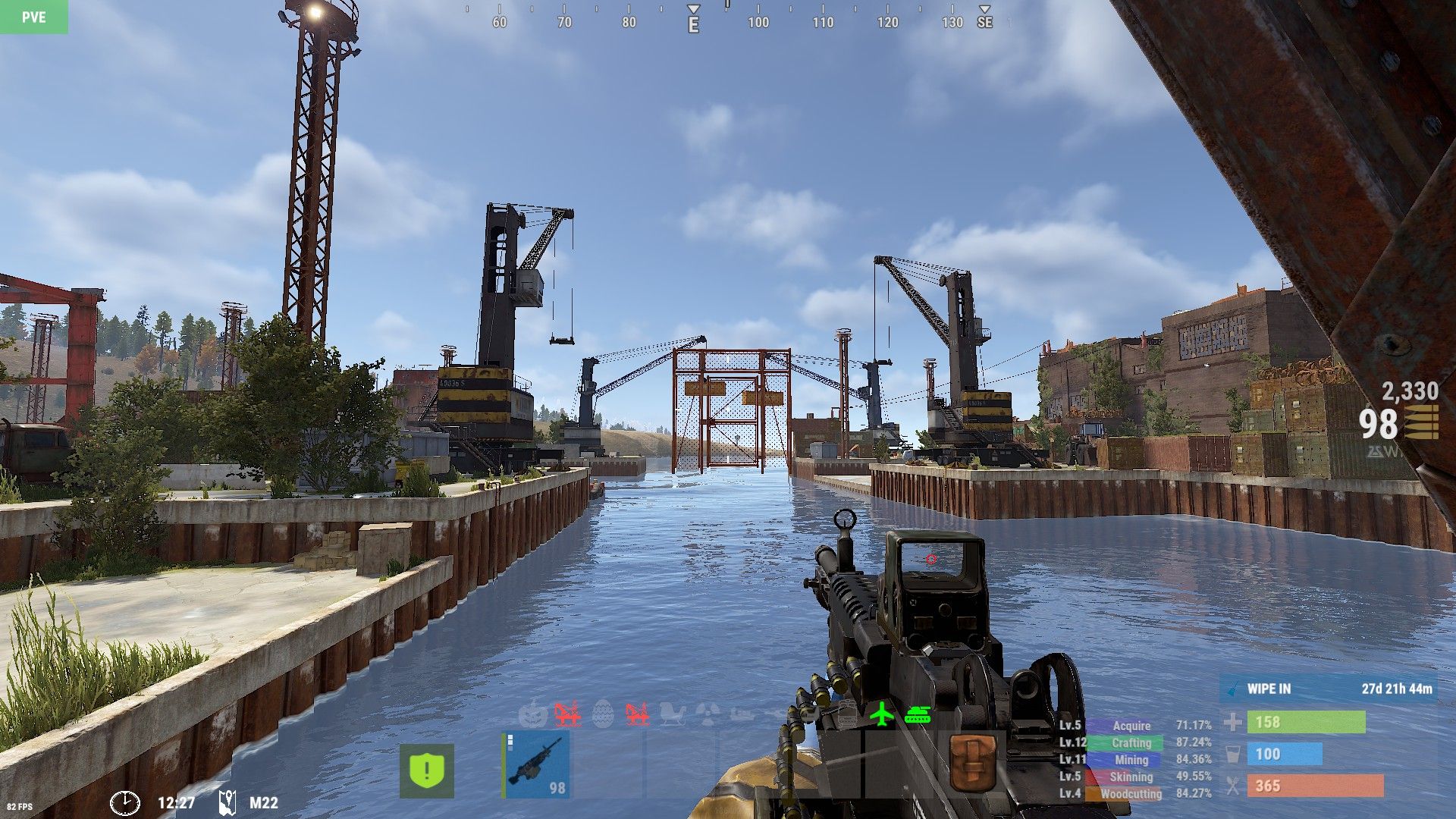Image resolution: width=1456 pixels, height=819 pixels.
Task: Click the Wipe In countdown panel
Action: tap(1329, 689)
